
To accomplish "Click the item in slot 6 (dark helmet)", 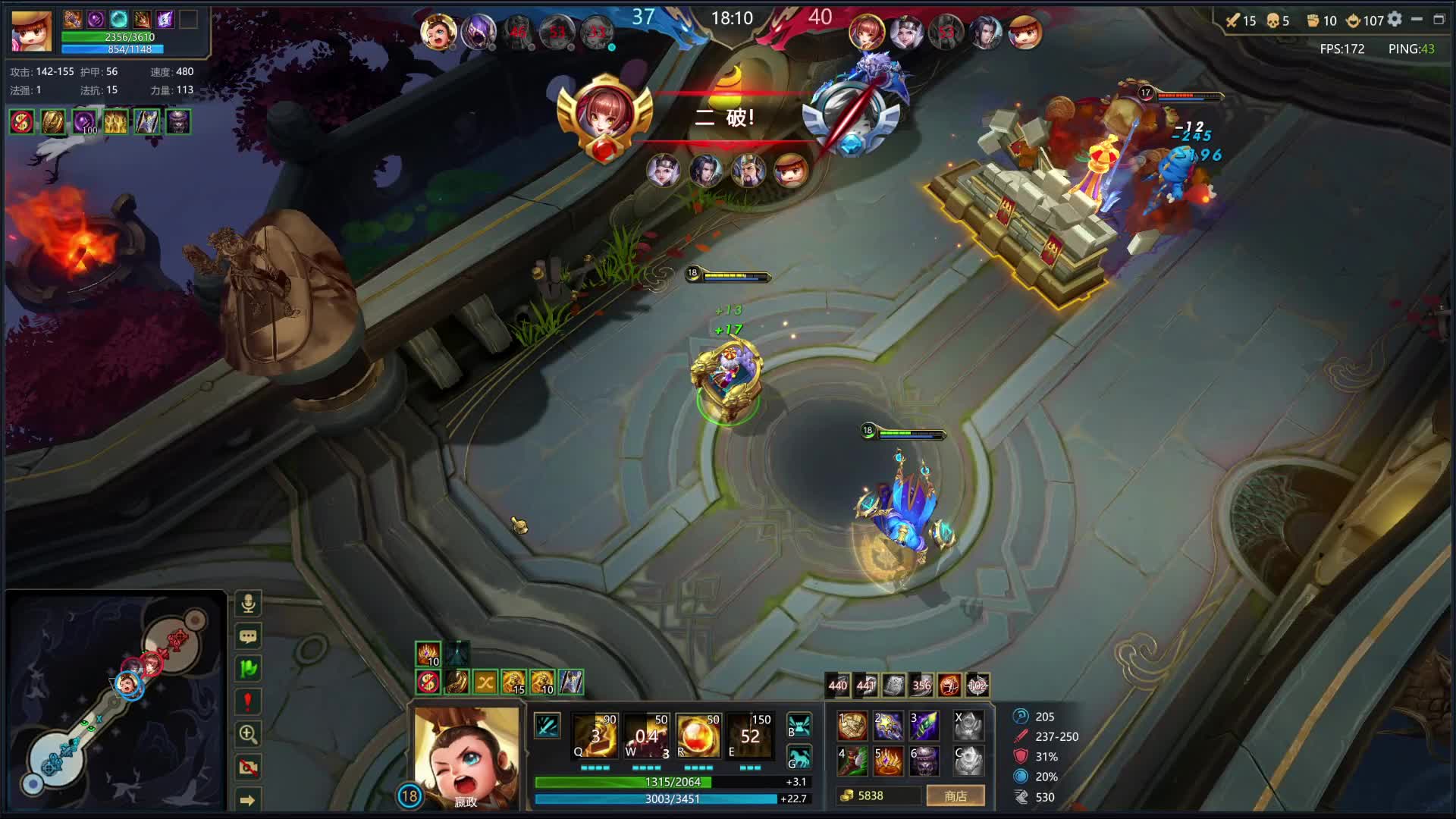I will coord(924,761).
